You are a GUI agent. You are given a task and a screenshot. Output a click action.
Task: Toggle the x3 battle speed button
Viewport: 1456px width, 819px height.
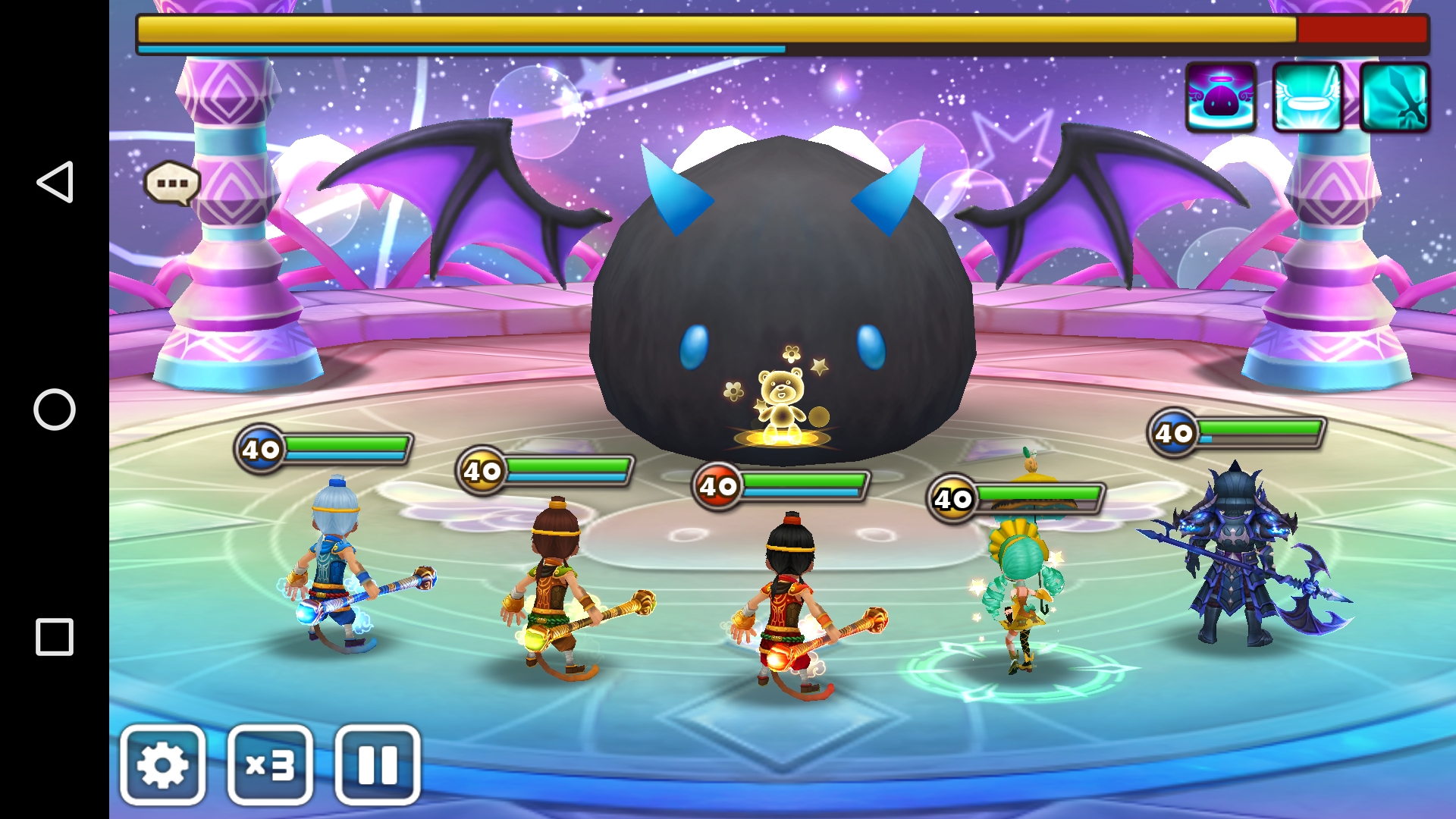point(270,764)
